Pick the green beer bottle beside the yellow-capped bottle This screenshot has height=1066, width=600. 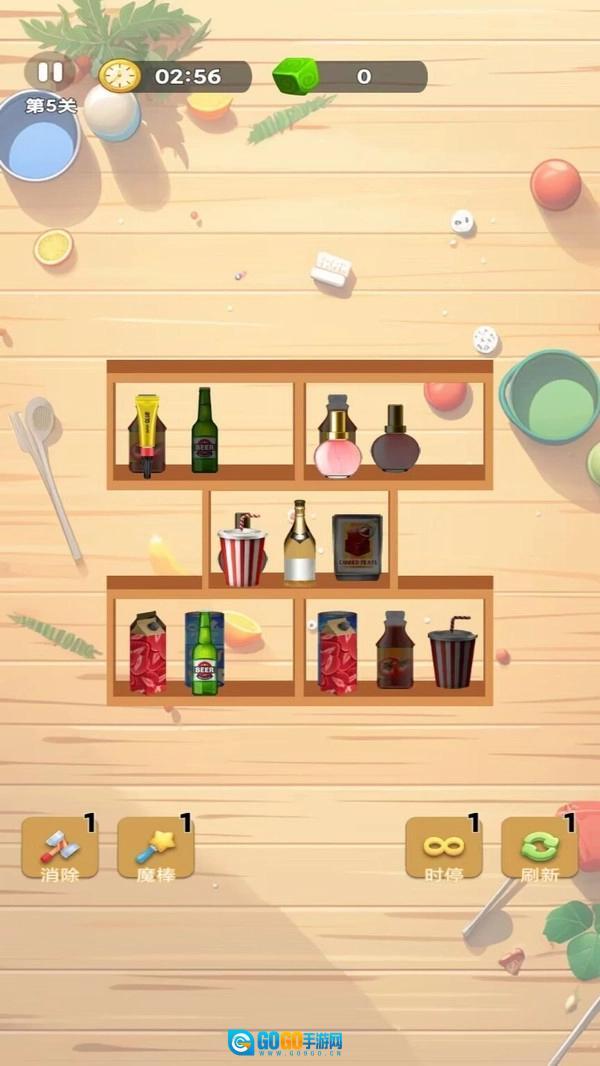click(x=204, y=431)
